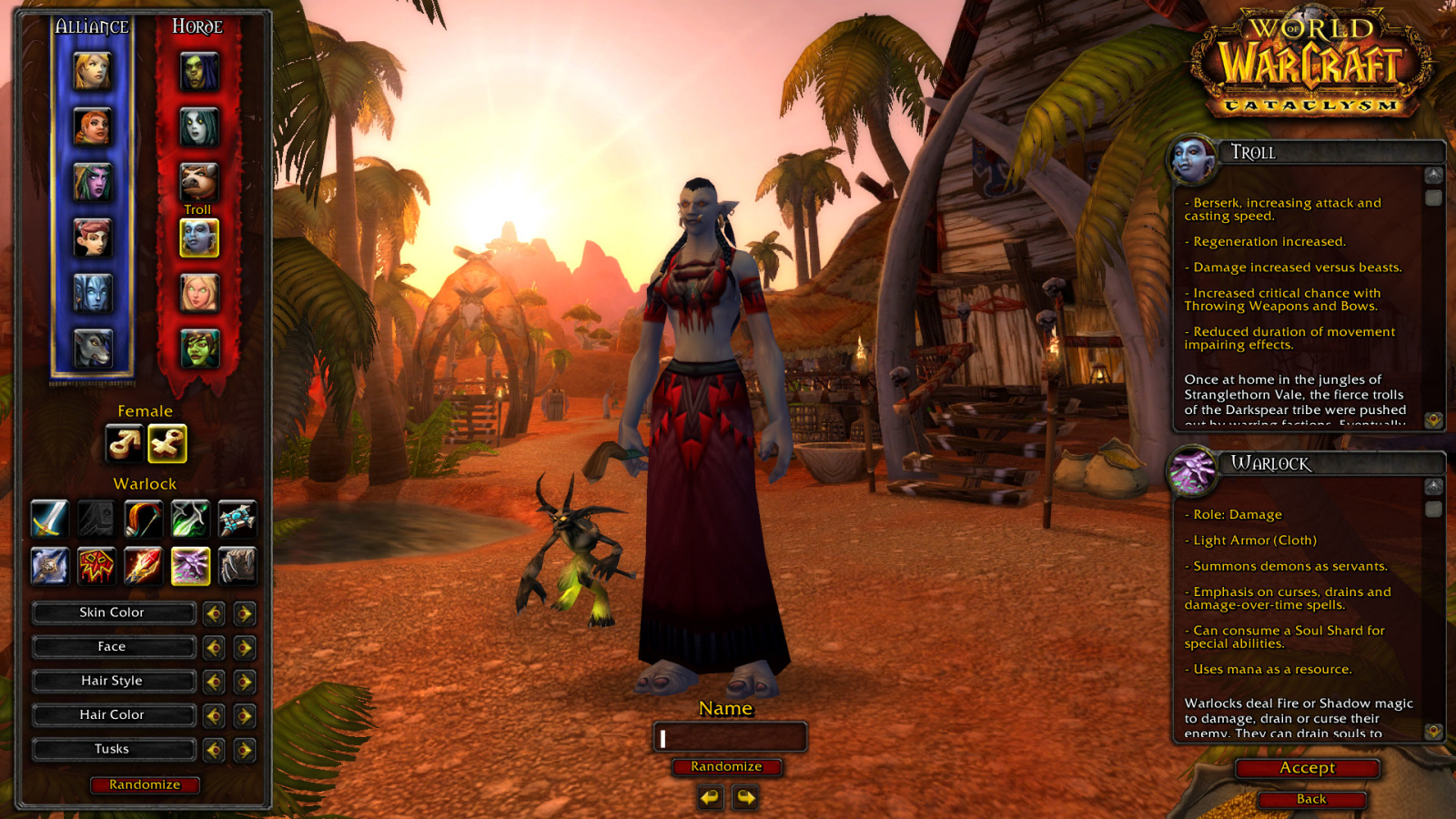The image size is (1456, 819).
Task: Switch gender to male
Action: [x=124, y=444]
